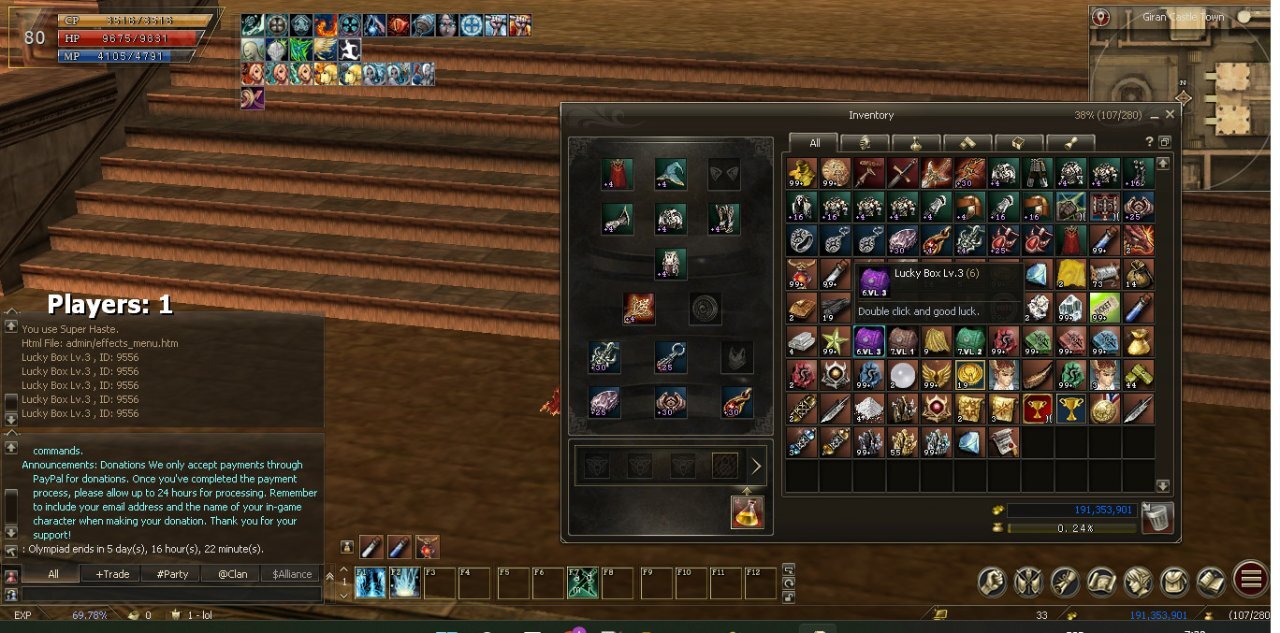Select the gold trophy on blue item
This screenshot has height=633, width=1280.
[x=1070, y=409]
